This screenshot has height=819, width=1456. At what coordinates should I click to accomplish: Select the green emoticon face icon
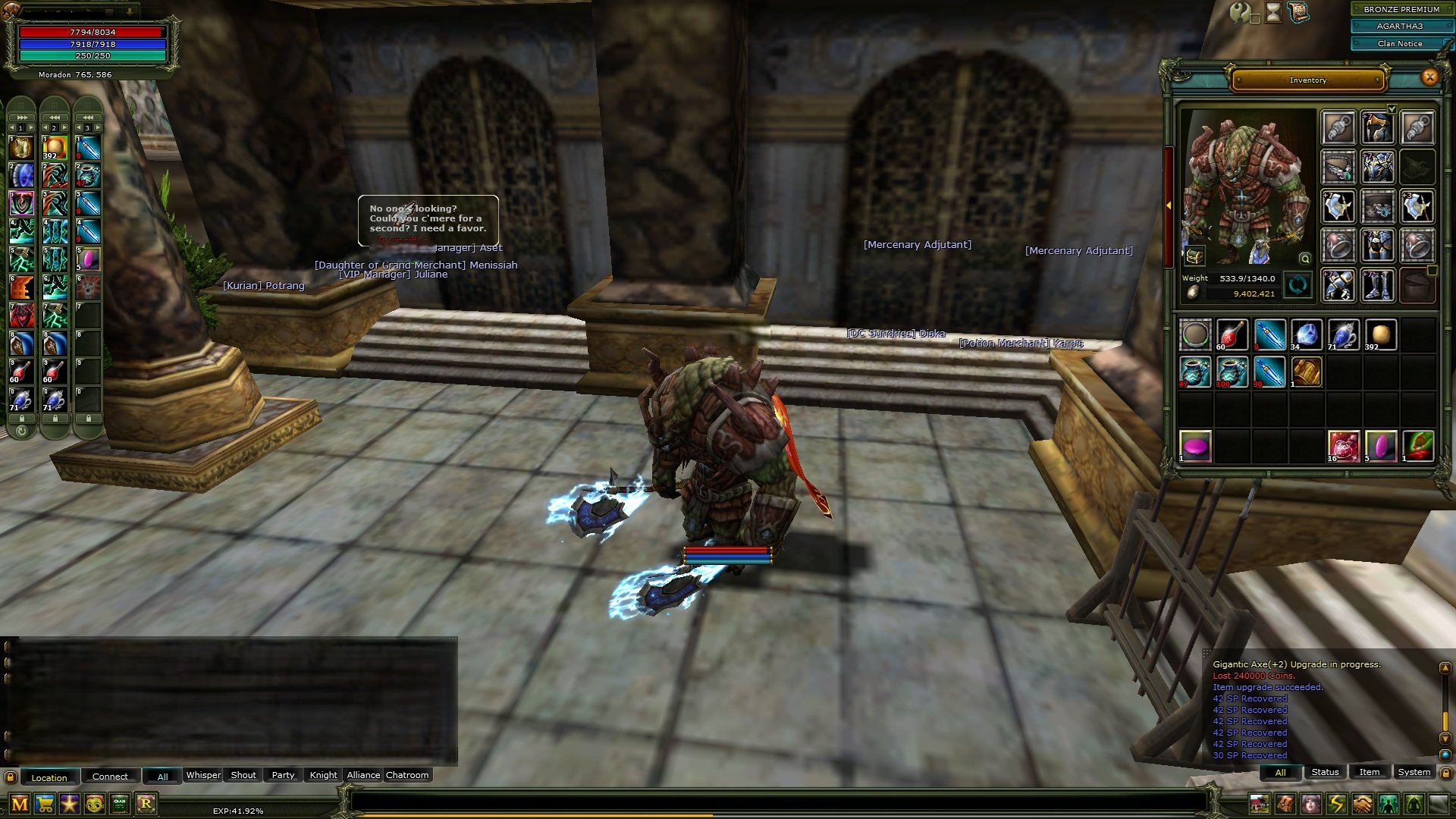click(x=95, y=803)
